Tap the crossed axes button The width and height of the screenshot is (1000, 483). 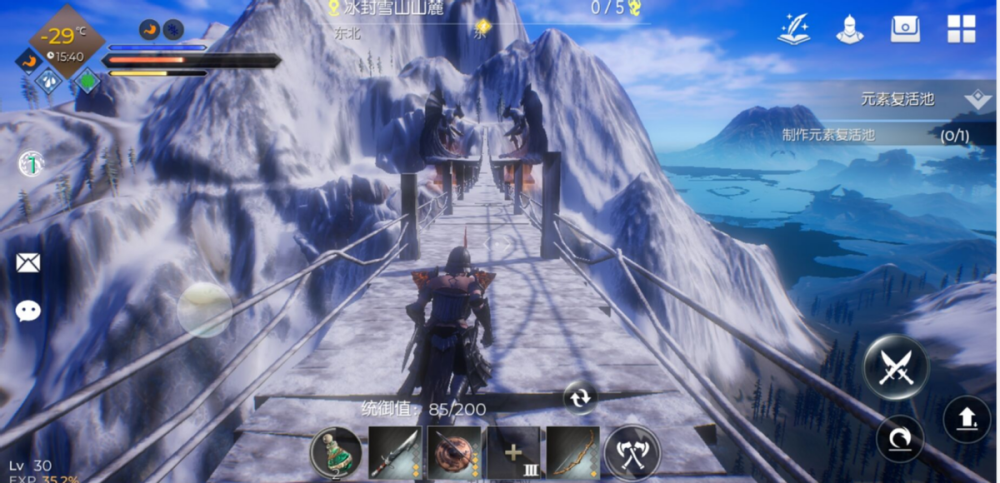[632, 453]
